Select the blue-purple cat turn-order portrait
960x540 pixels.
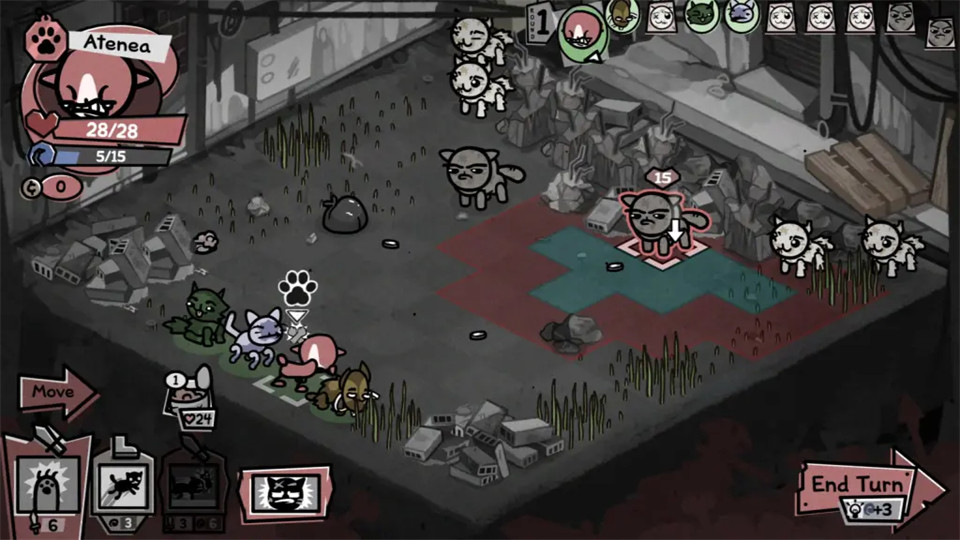click(x=741, y=16)
